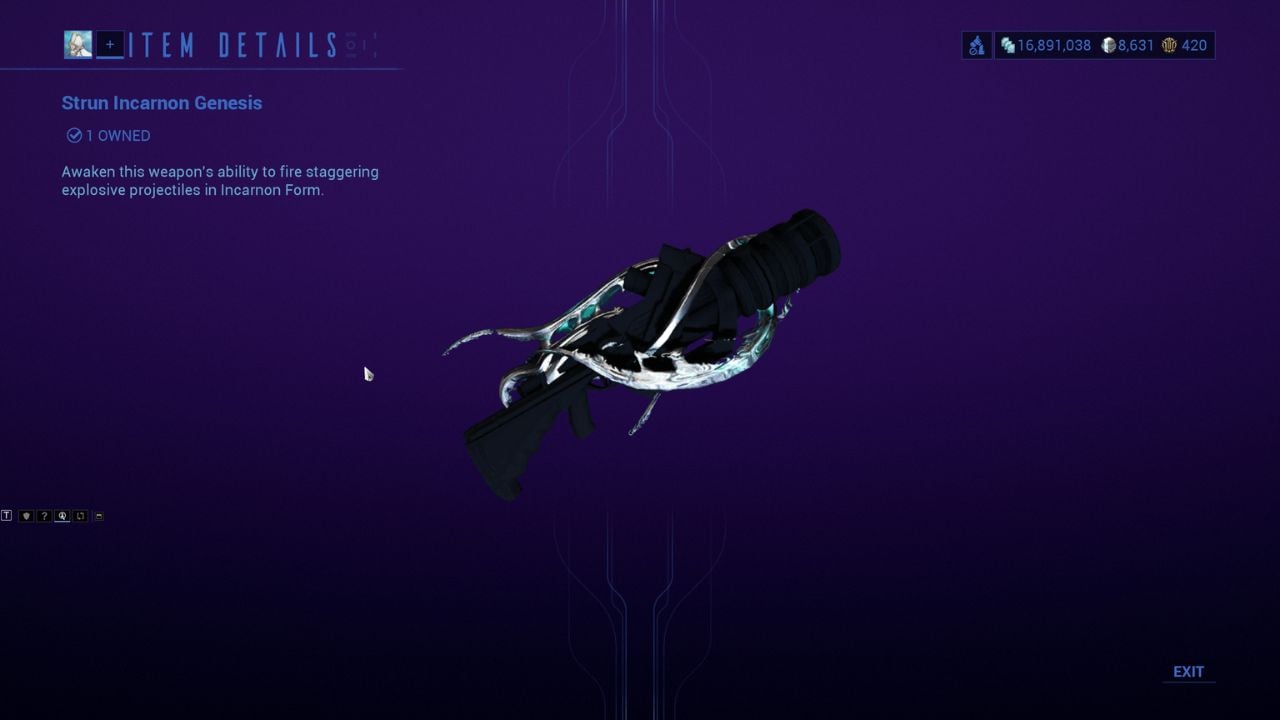Image resolution: width=1280 pixels, height=720 pixels.
Task: Select the shield emblem icon in chat bar
Action: (26, 516)
